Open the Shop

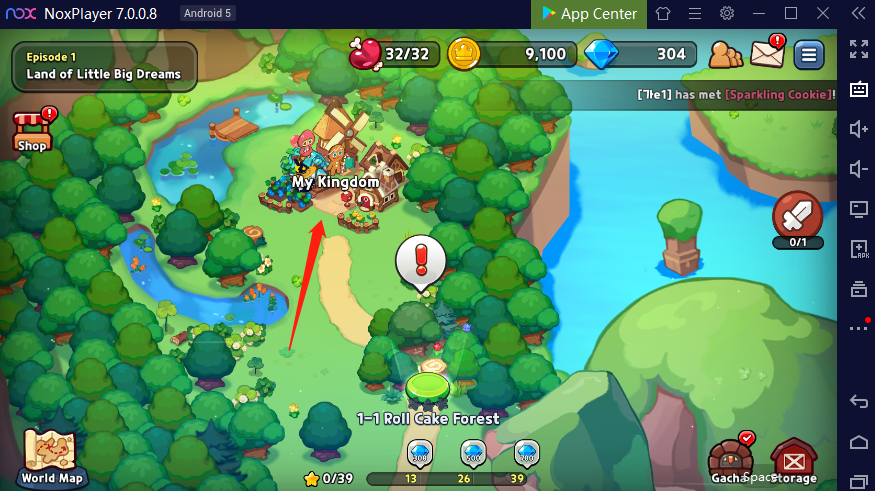click(32, 131)
